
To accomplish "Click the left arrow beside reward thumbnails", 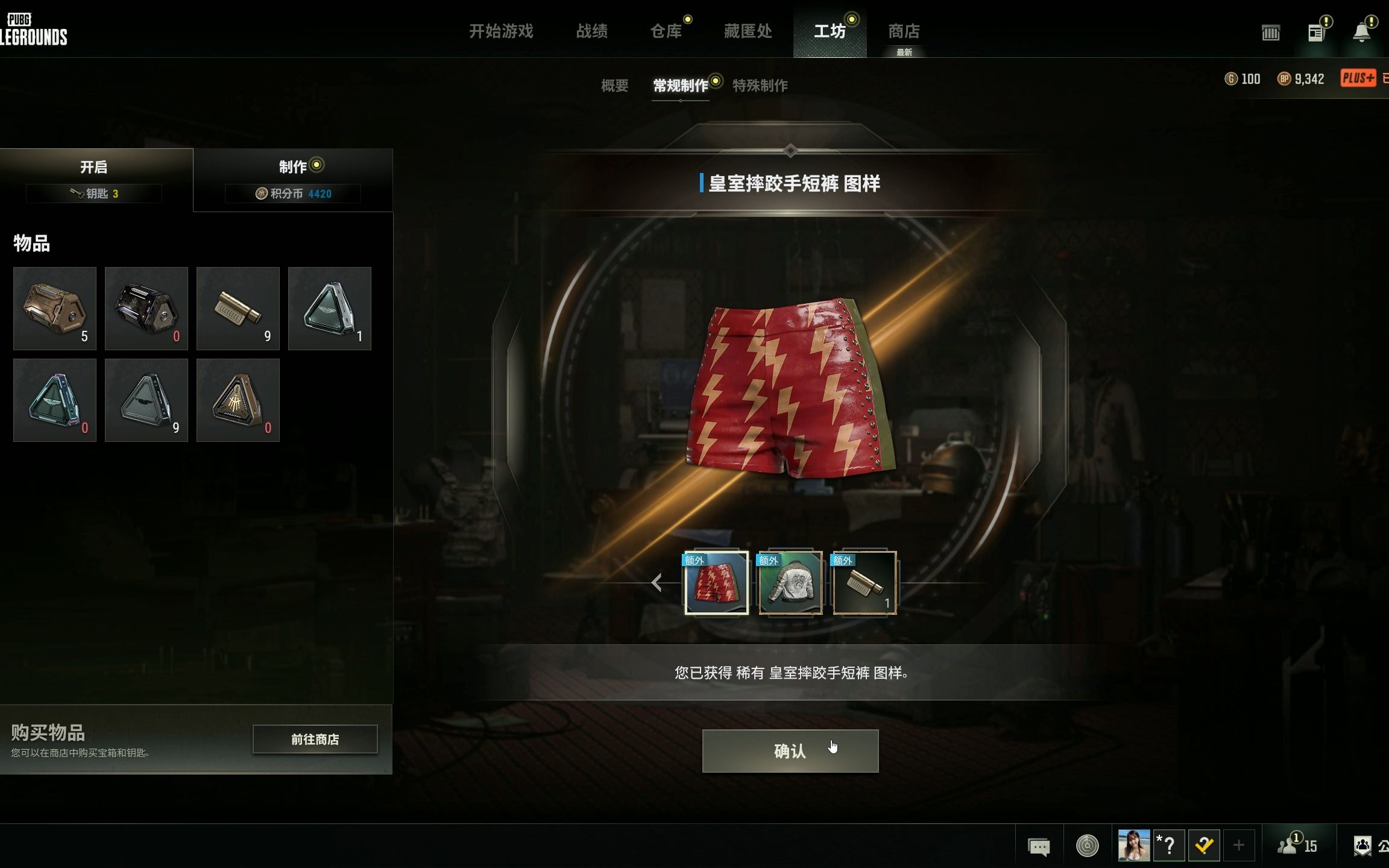I will coord(656,583).
